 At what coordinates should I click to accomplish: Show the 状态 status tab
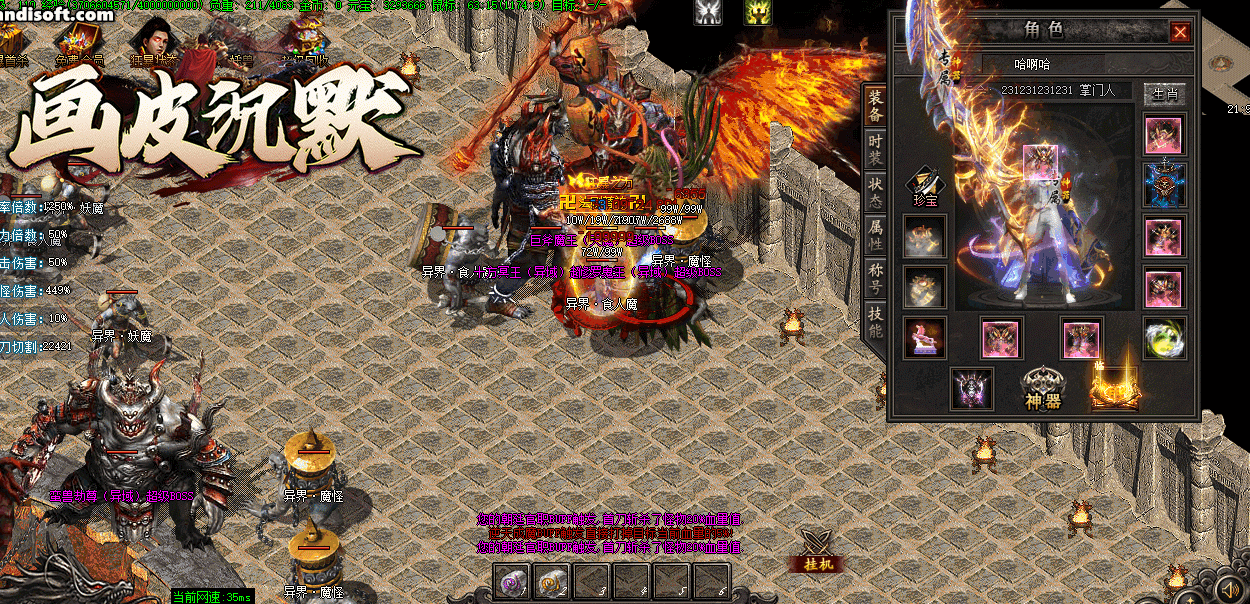click(874, 194)
